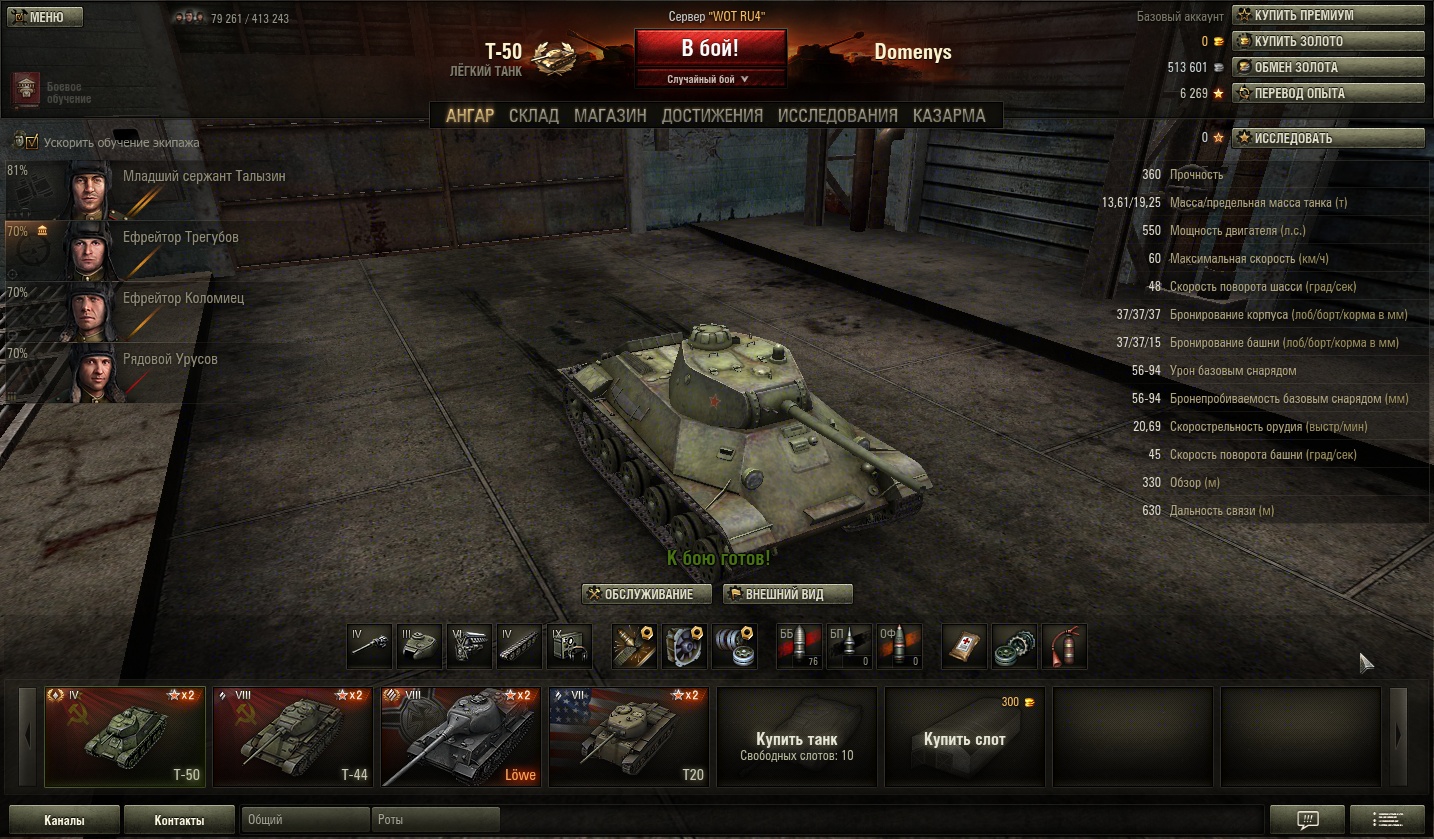Open the ОБСЛУЖИВАНИЕ service button
This screenshot has width=1434, height=839.
646,594
